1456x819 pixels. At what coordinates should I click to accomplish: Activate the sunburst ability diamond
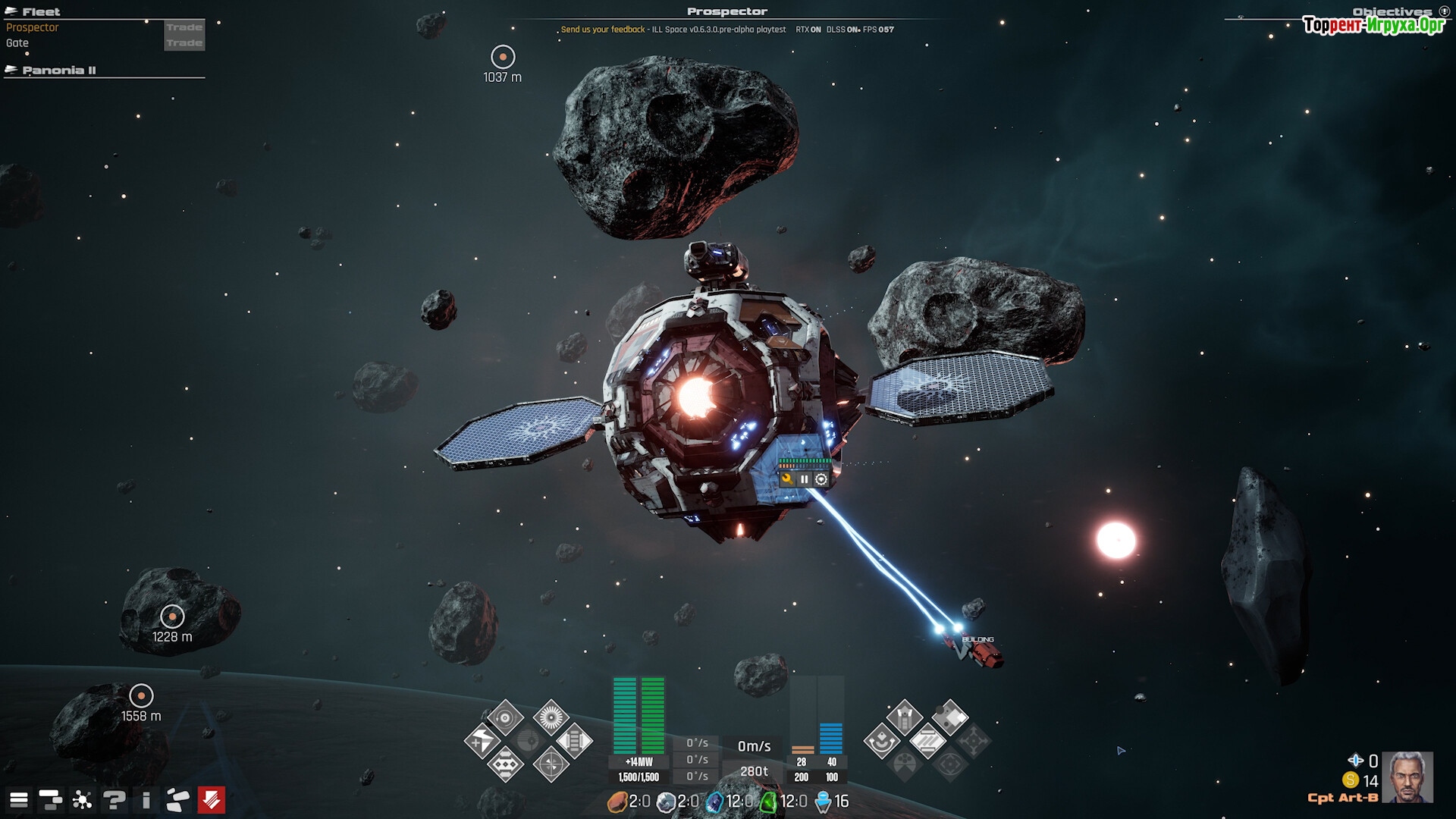(551, 717)
